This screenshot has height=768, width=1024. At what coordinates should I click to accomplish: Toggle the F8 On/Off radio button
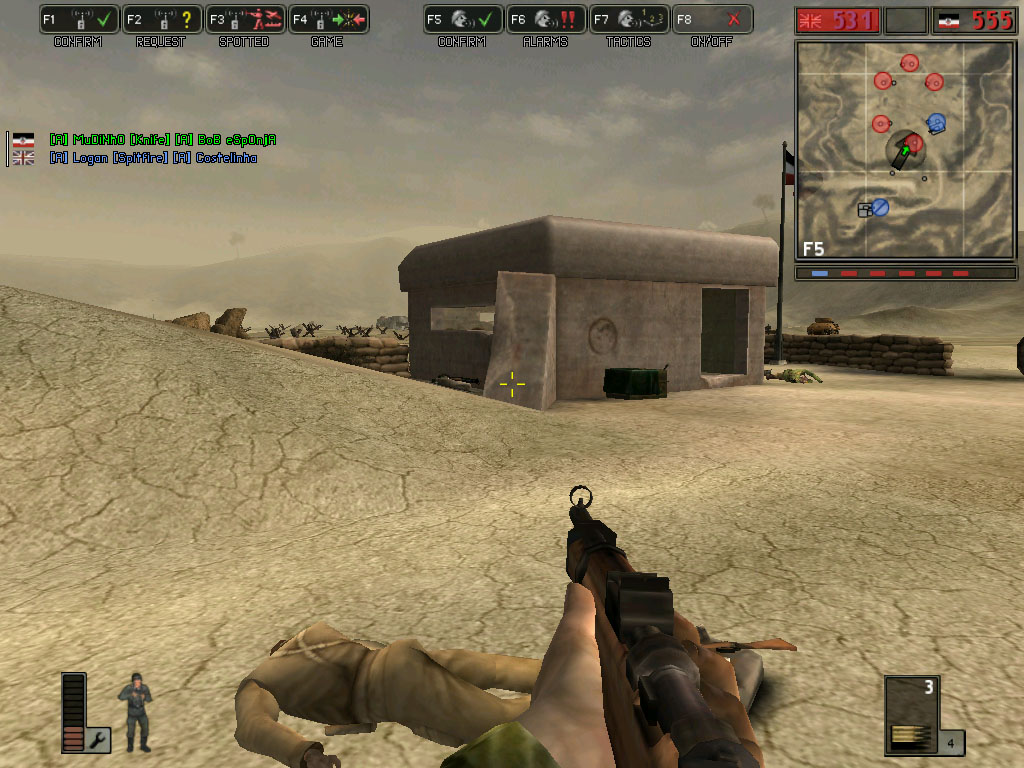pyautogui.click(x=712, y=19)
